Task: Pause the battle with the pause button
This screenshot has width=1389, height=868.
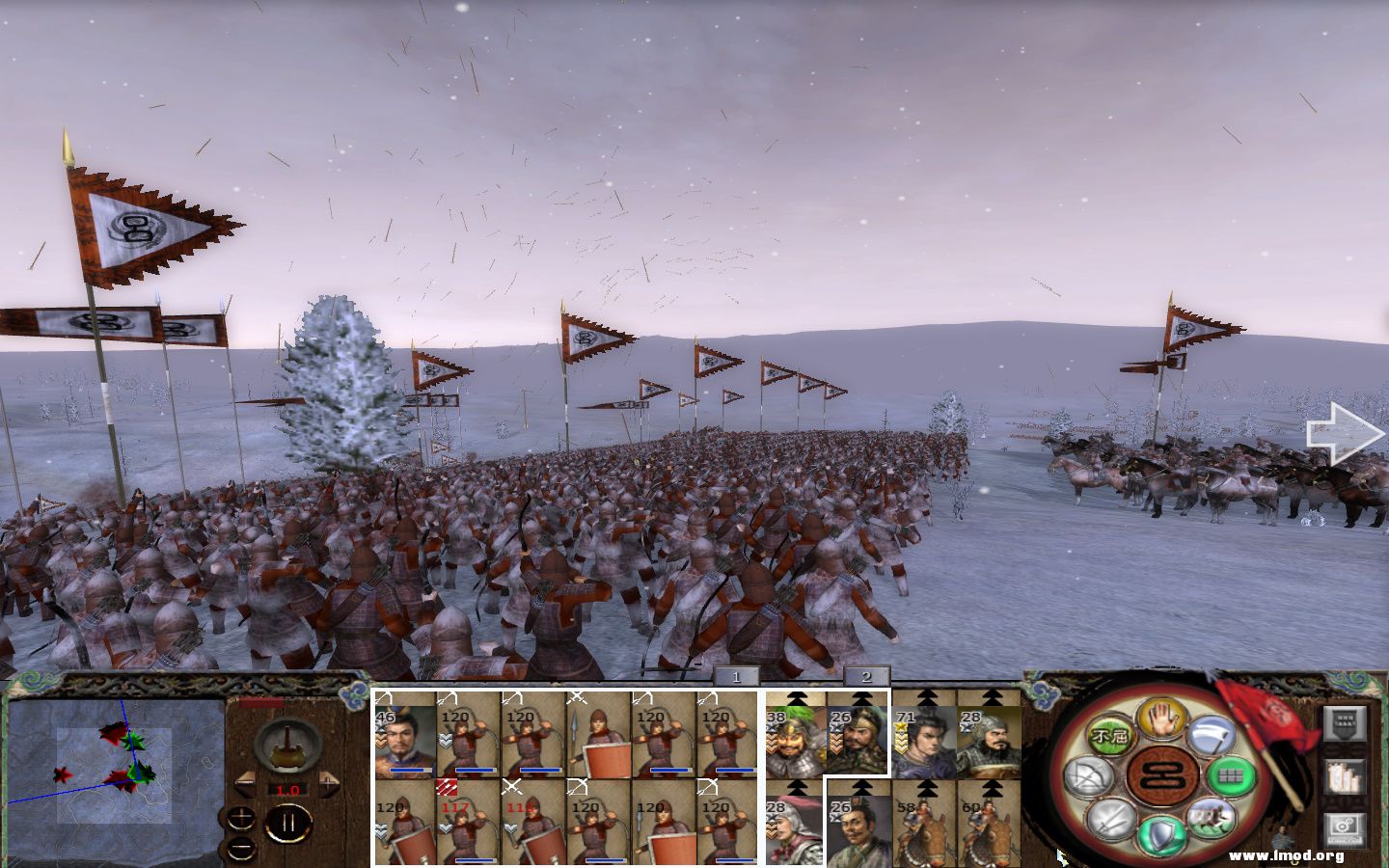Action: (287, 822)
